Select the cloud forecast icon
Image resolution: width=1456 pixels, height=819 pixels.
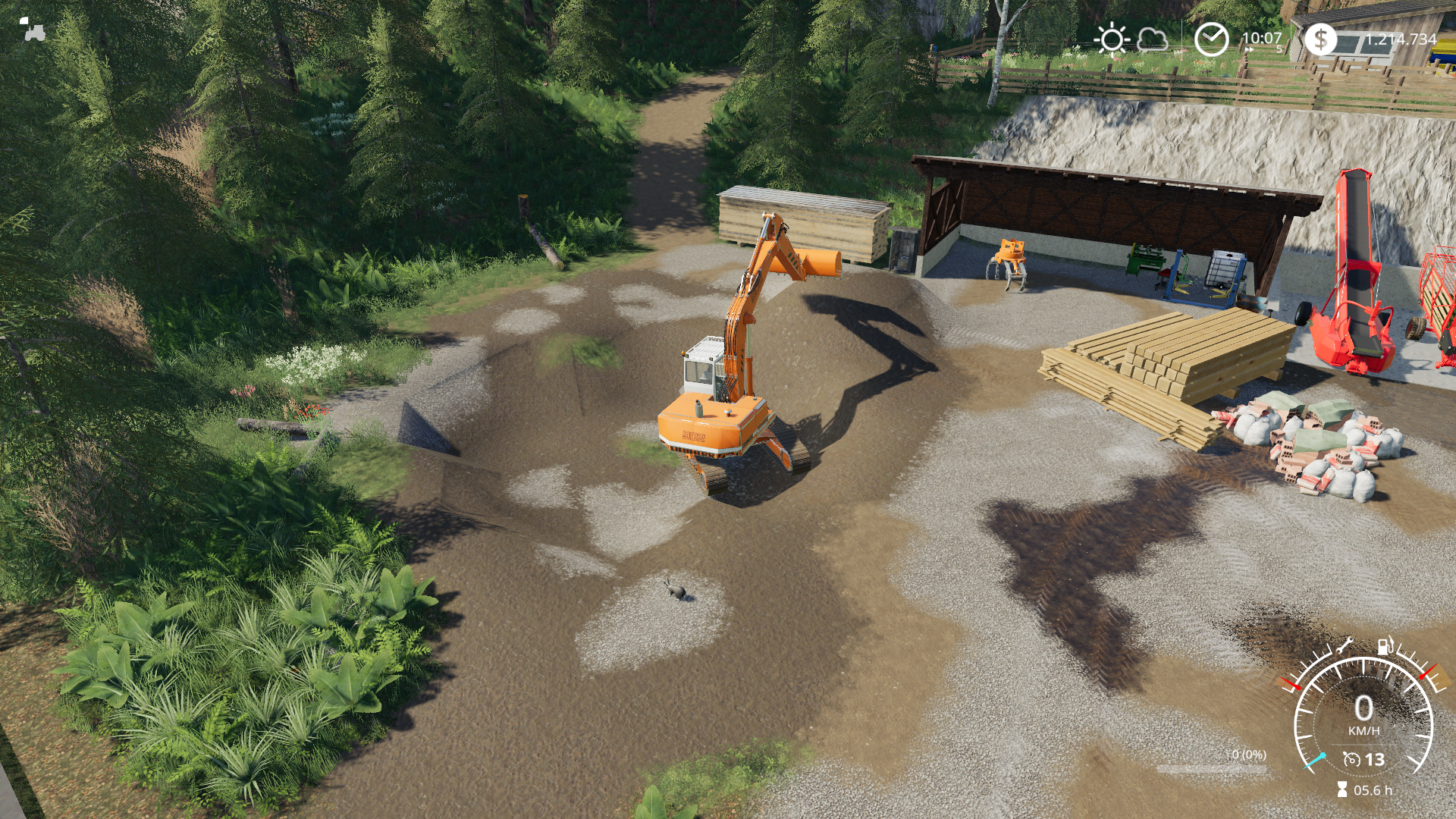tap(1152, 39)
